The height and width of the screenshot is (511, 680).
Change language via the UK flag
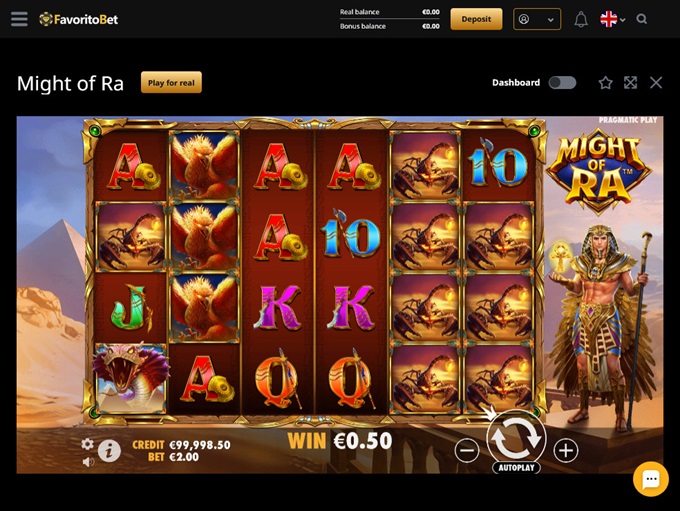pos(612,19)
